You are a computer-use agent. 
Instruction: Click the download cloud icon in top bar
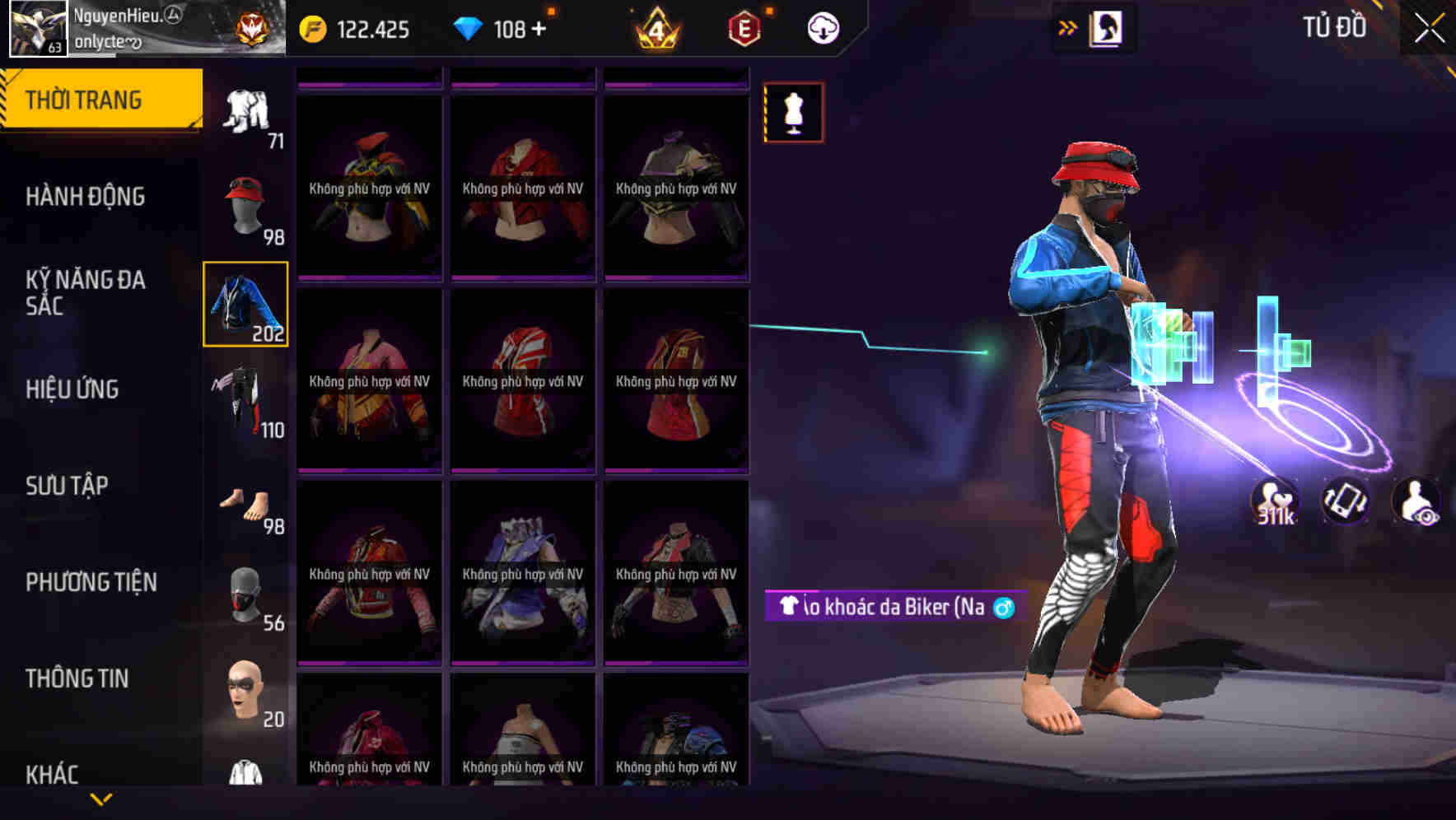tap(824, 27)
